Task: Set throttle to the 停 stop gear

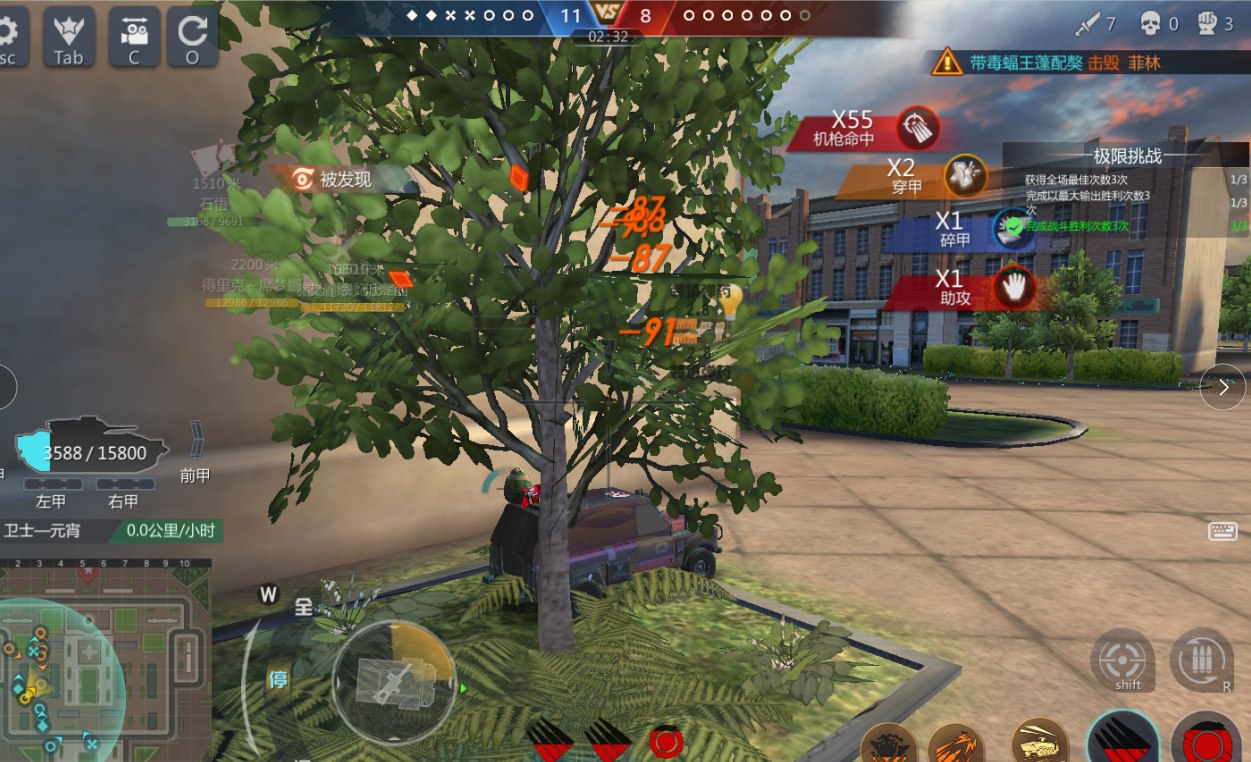Action: coord(277,680)
